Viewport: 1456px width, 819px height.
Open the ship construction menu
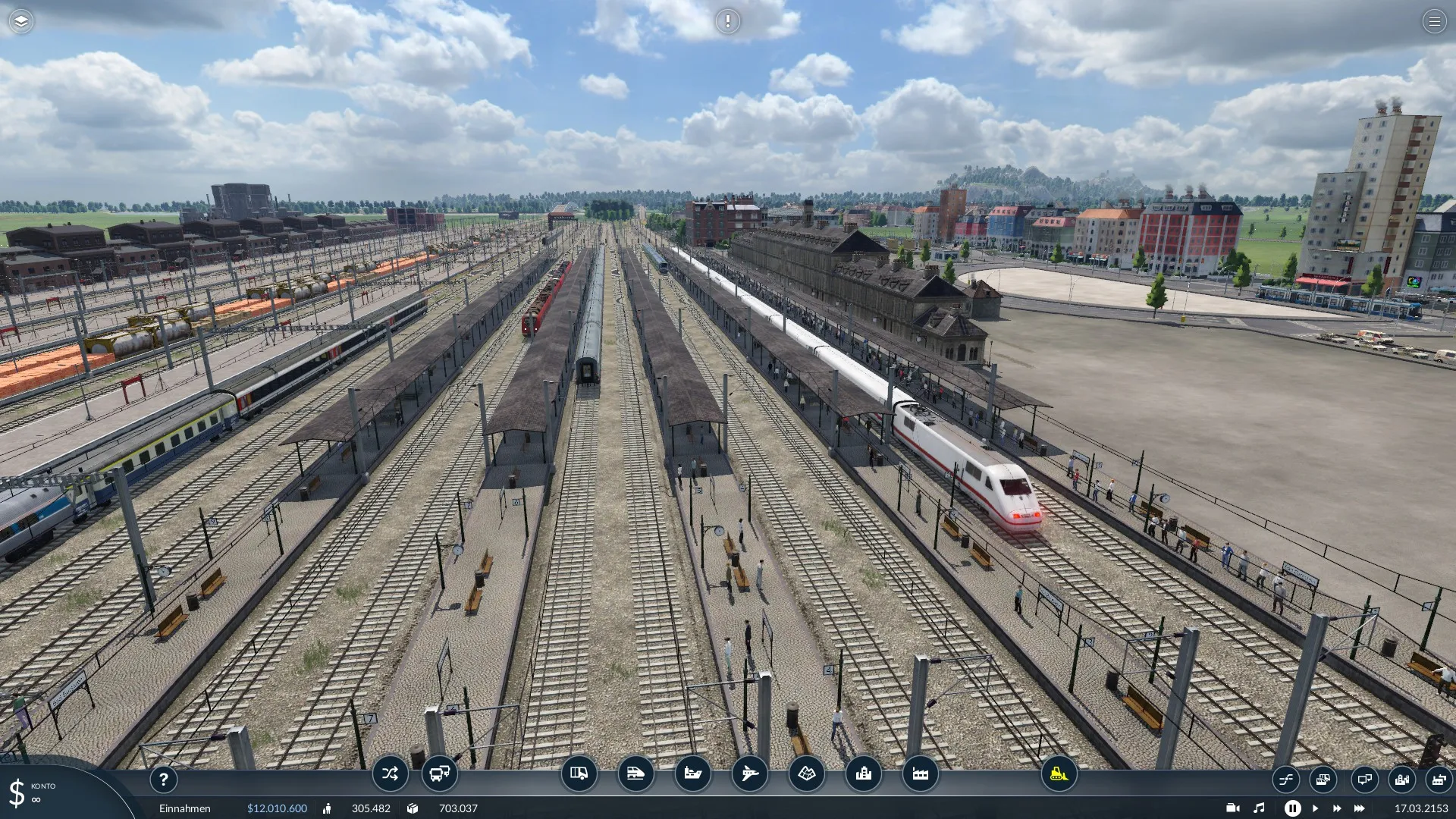click(692, 773)
